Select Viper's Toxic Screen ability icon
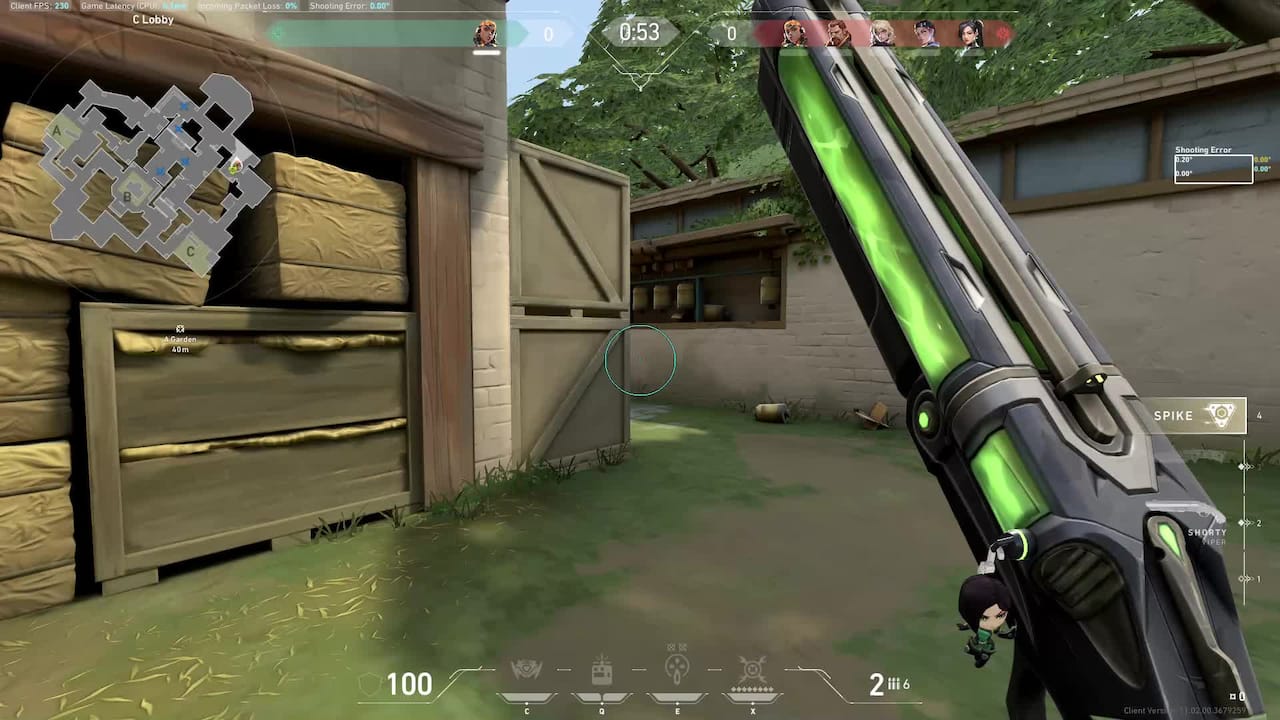 (676, 672)
